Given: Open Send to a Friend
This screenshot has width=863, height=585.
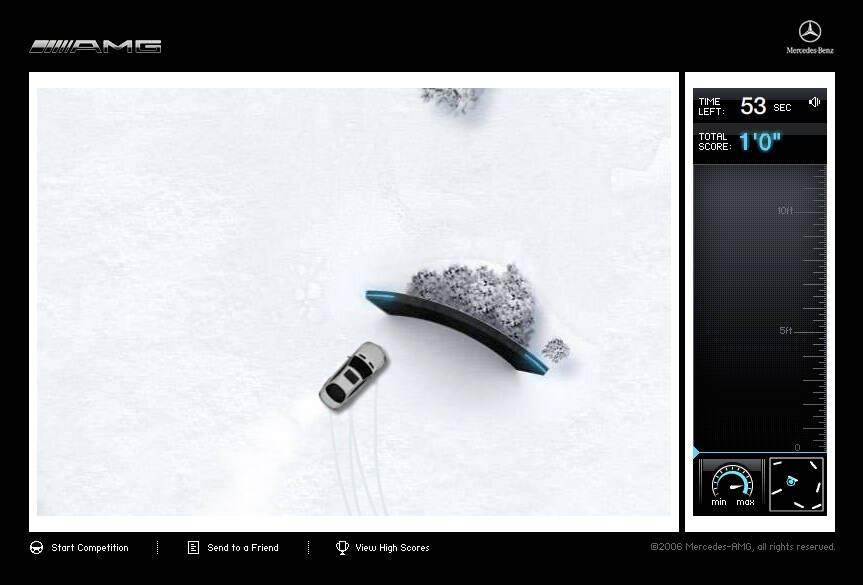Looking at the screenshot, I should [x=233, y=548].
